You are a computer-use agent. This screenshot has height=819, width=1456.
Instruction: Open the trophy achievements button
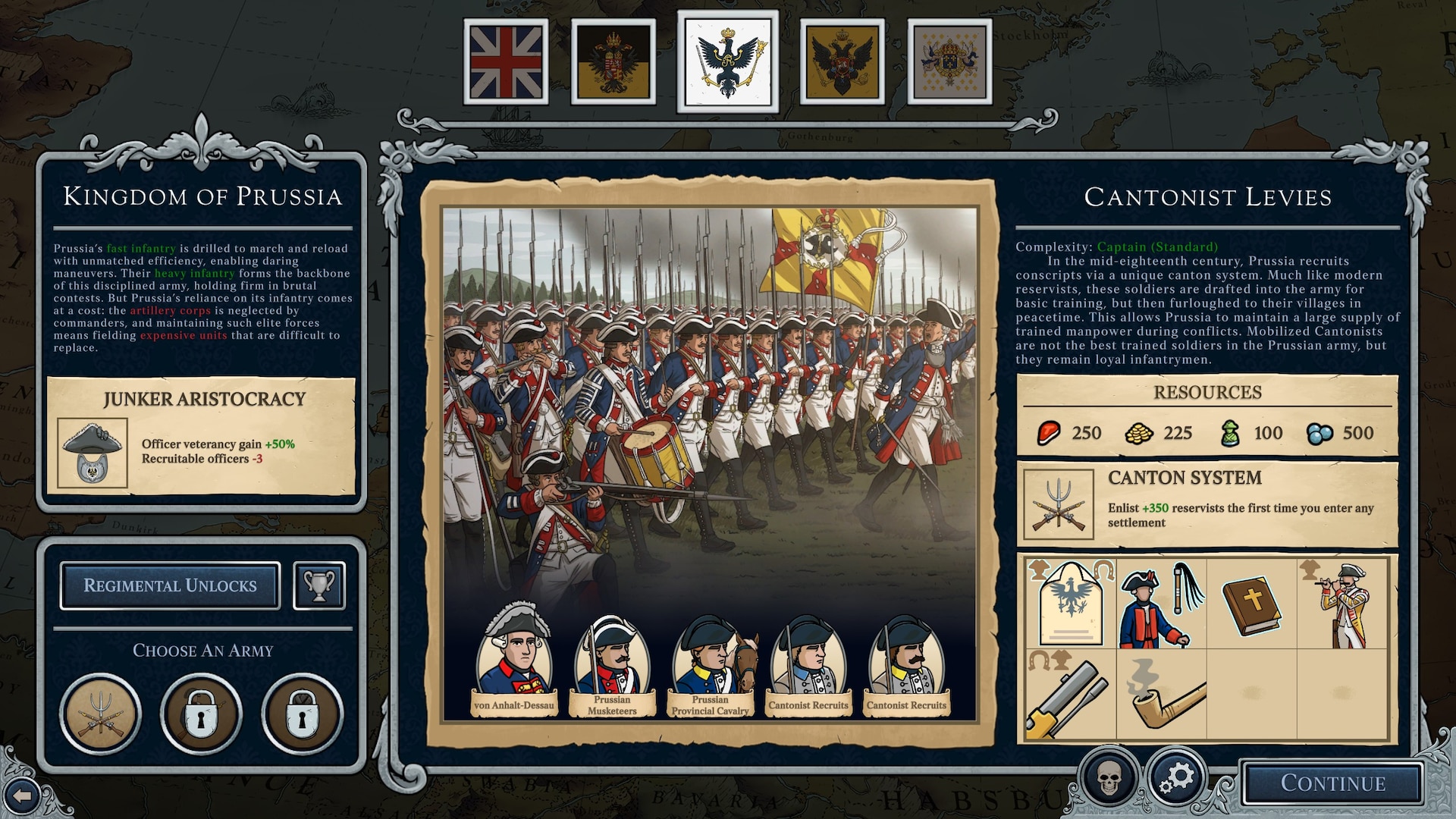click(319, 585)
